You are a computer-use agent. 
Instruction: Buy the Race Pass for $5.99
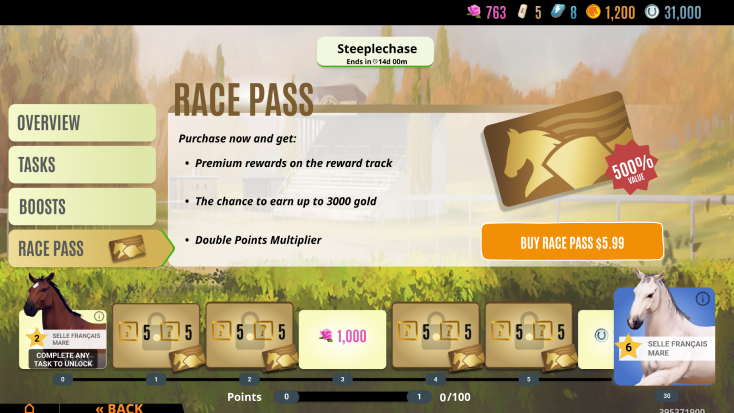point(572,242)
